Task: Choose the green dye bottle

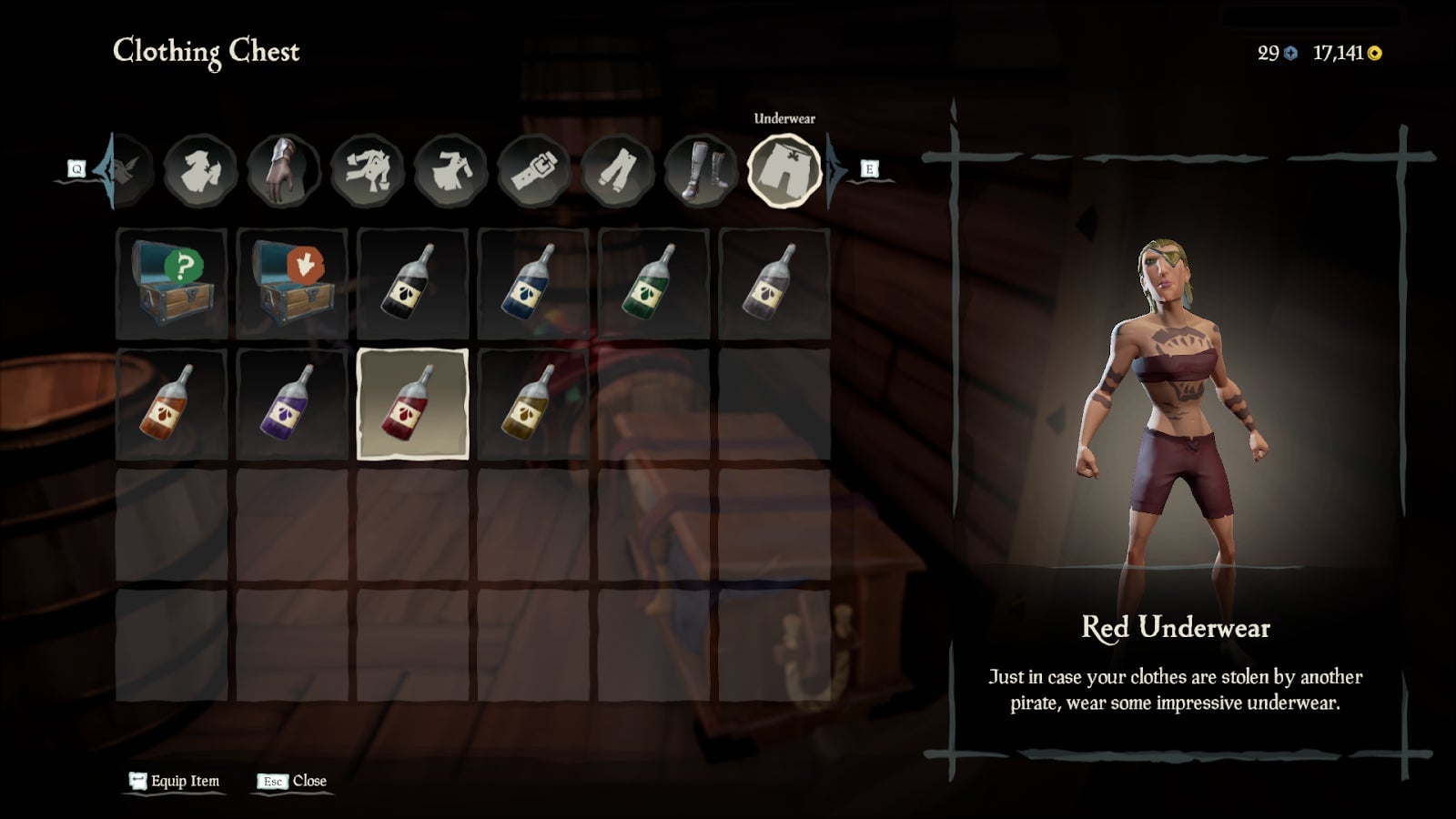Action: [653, 283]
